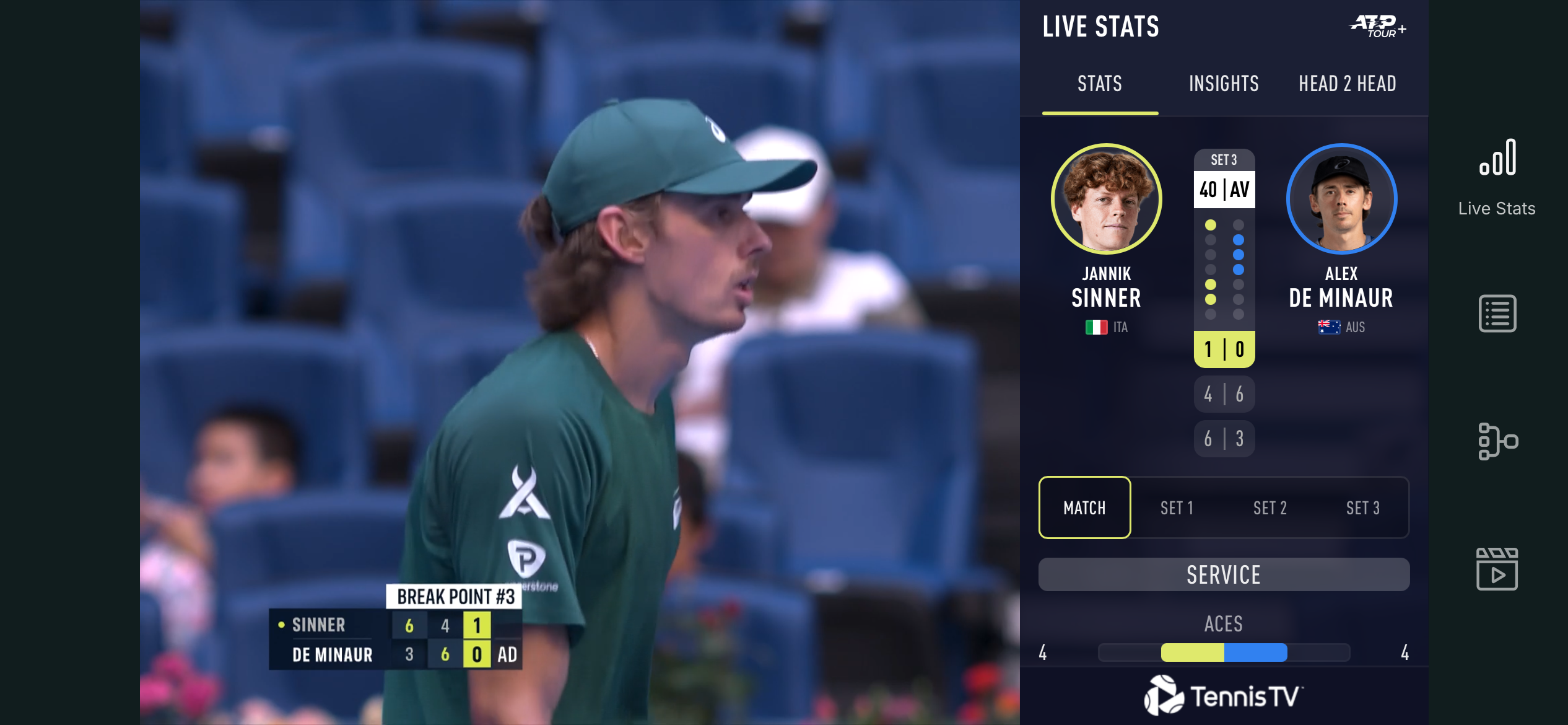Show the Head 2 Head tab

point(1348,84)
